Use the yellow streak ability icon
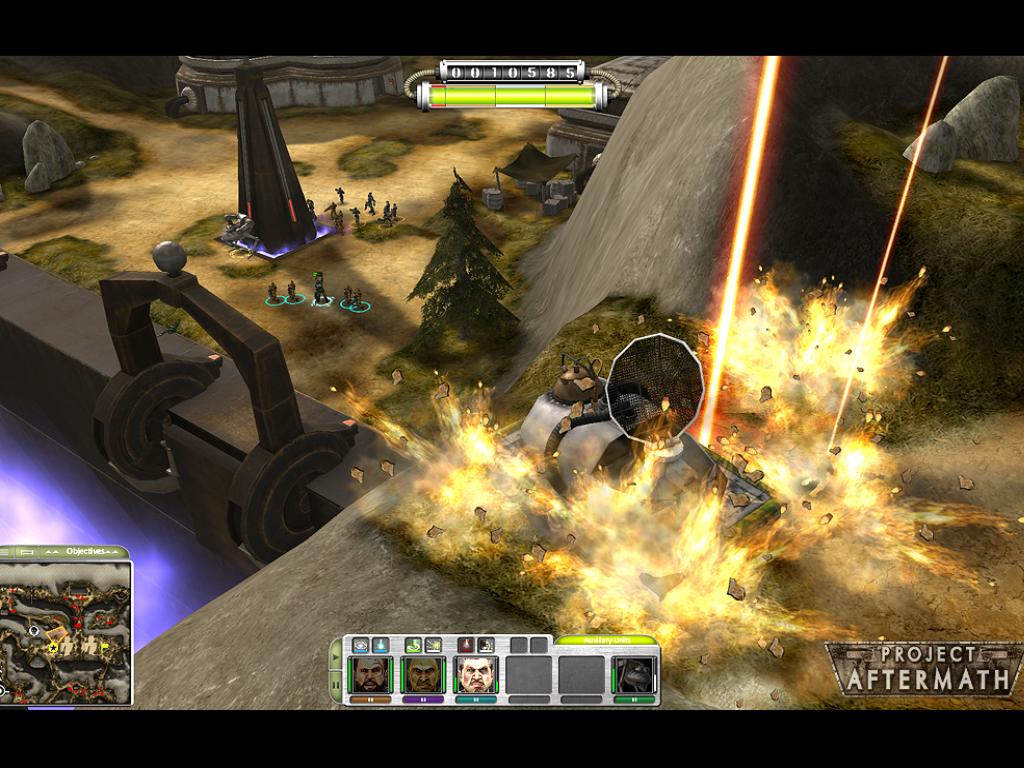 pos(434,645)
